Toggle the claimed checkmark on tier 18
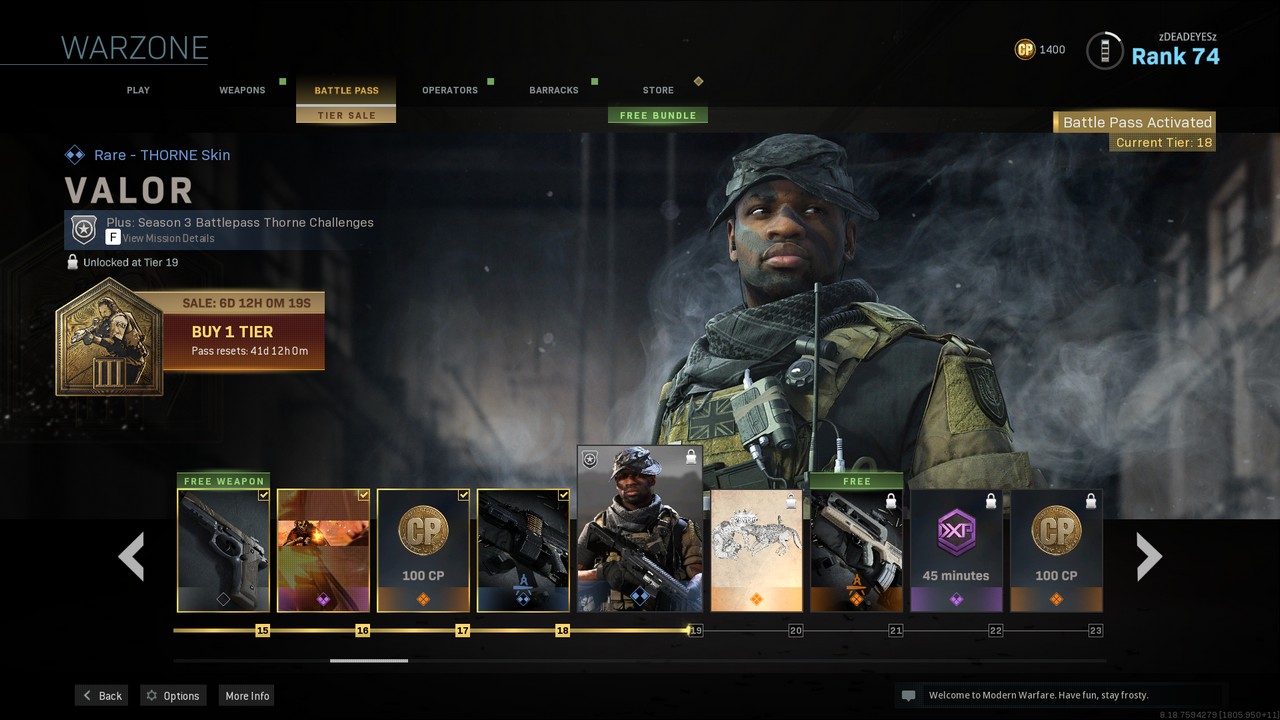 562,494
